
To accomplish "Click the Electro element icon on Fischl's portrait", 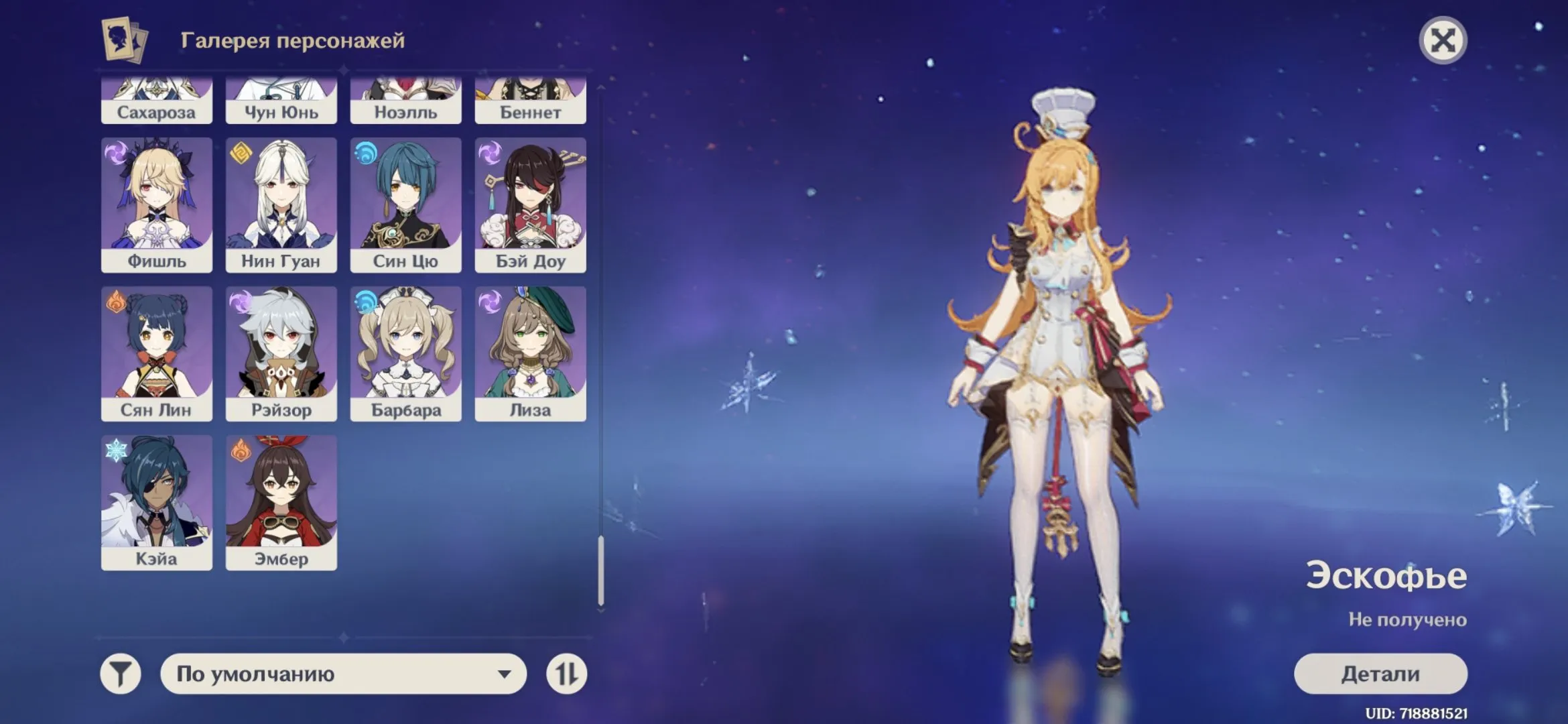I will point(117,154).
